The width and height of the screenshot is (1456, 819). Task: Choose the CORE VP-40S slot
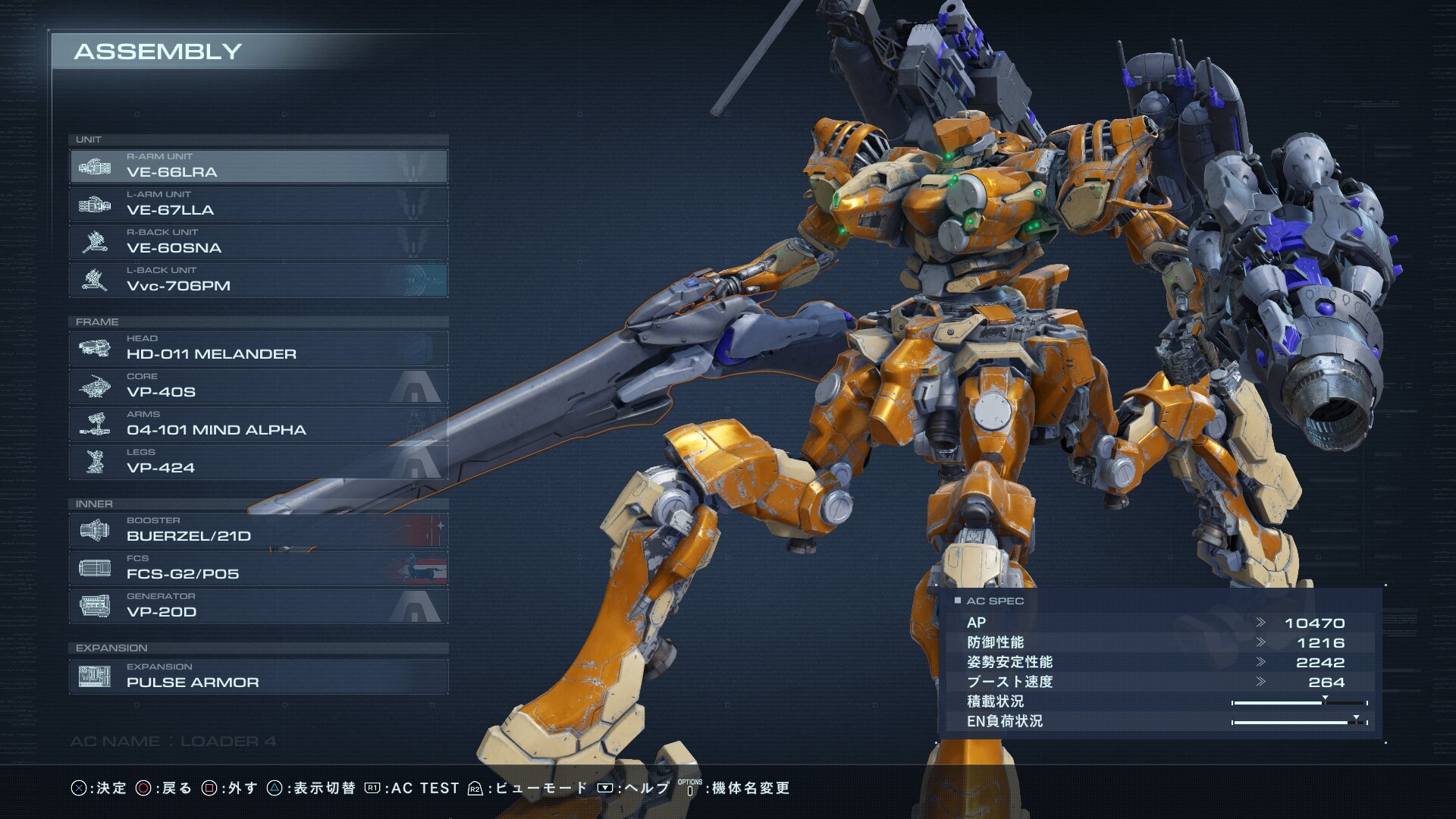coord(258,386)
